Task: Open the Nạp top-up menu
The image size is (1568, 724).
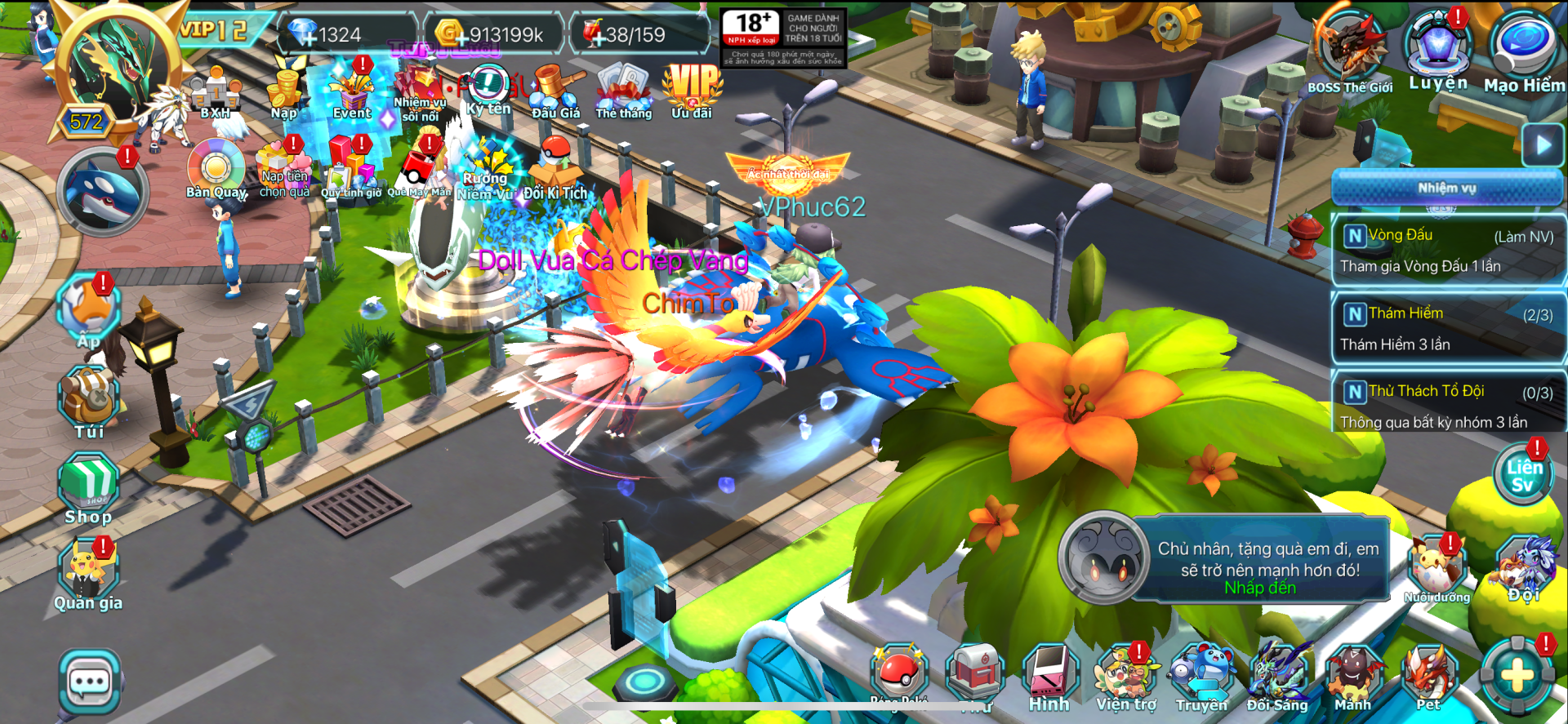Action: (x=285, y=91)
